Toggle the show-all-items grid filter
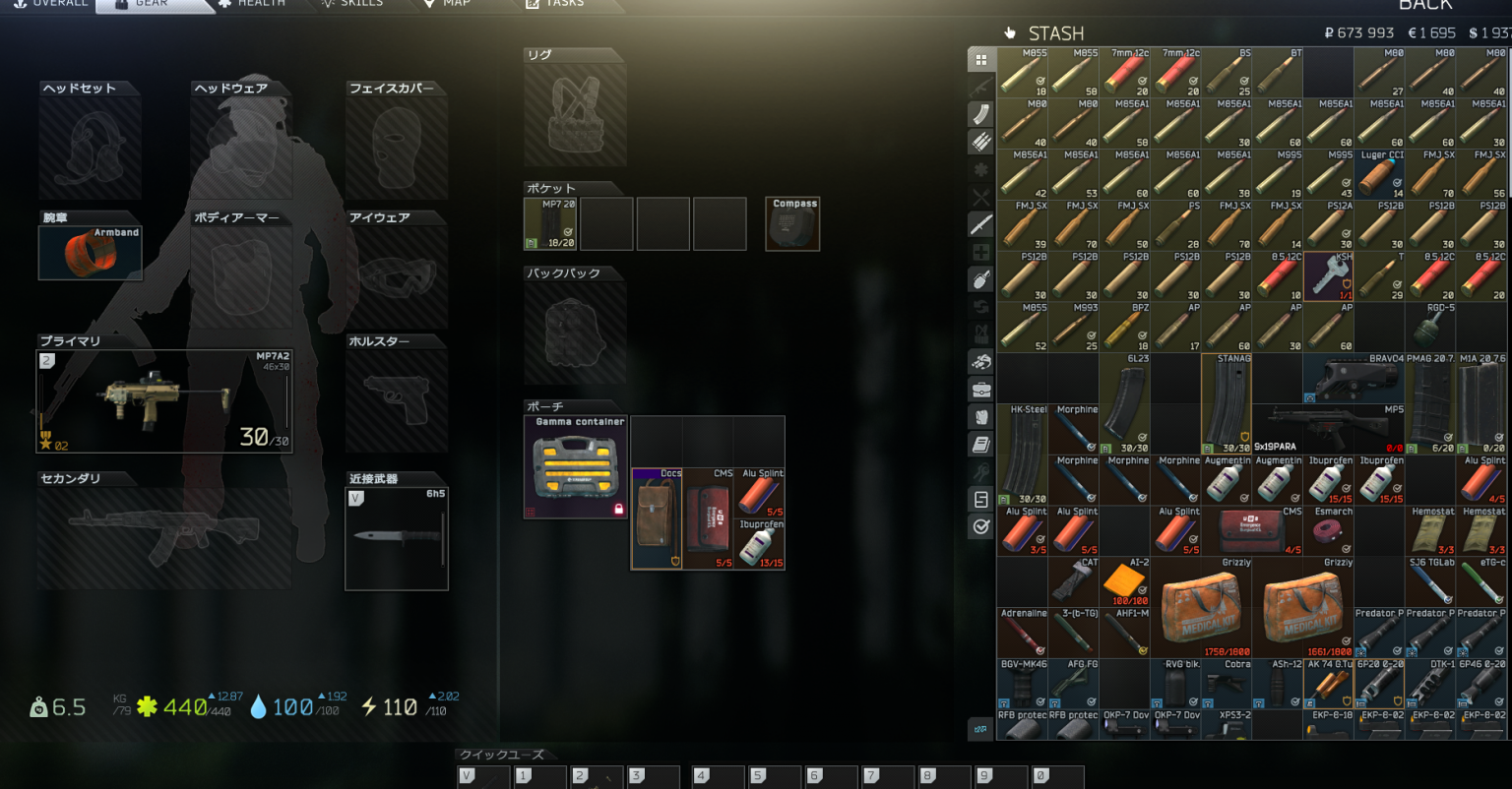 pos(979,59)
